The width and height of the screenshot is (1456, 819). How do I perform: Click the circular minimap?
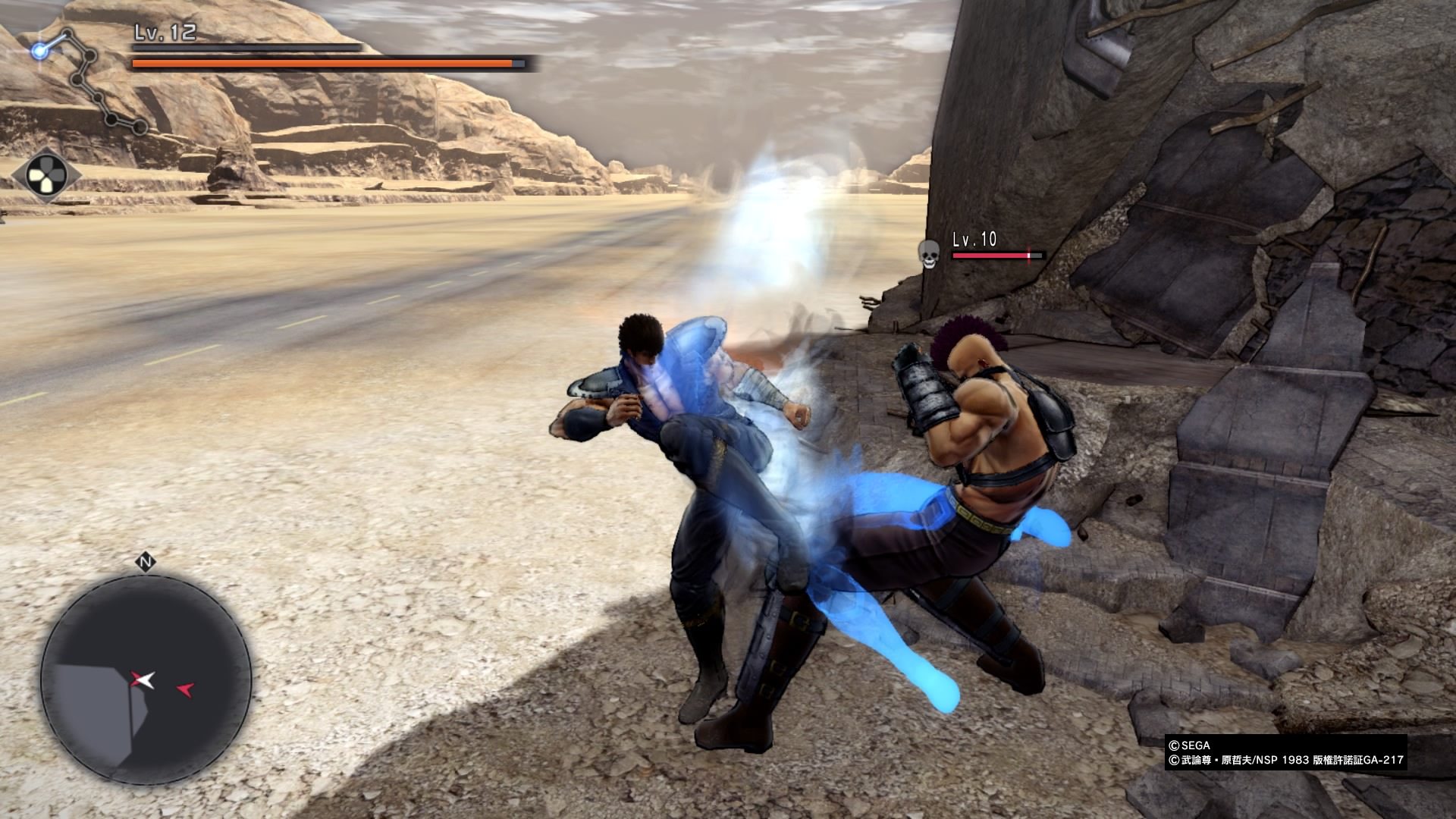(x=146, y=679)
